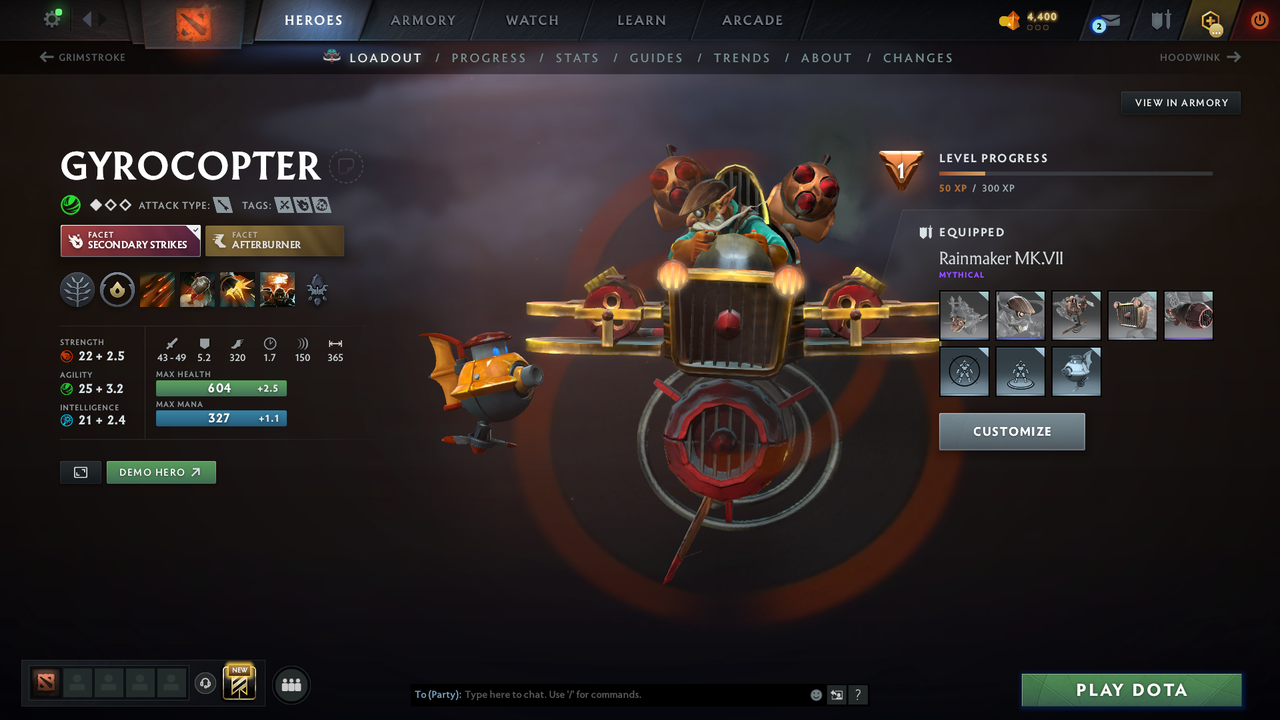View the Level Progress XP bar

pyautogui.click(x=1075, y=172)
